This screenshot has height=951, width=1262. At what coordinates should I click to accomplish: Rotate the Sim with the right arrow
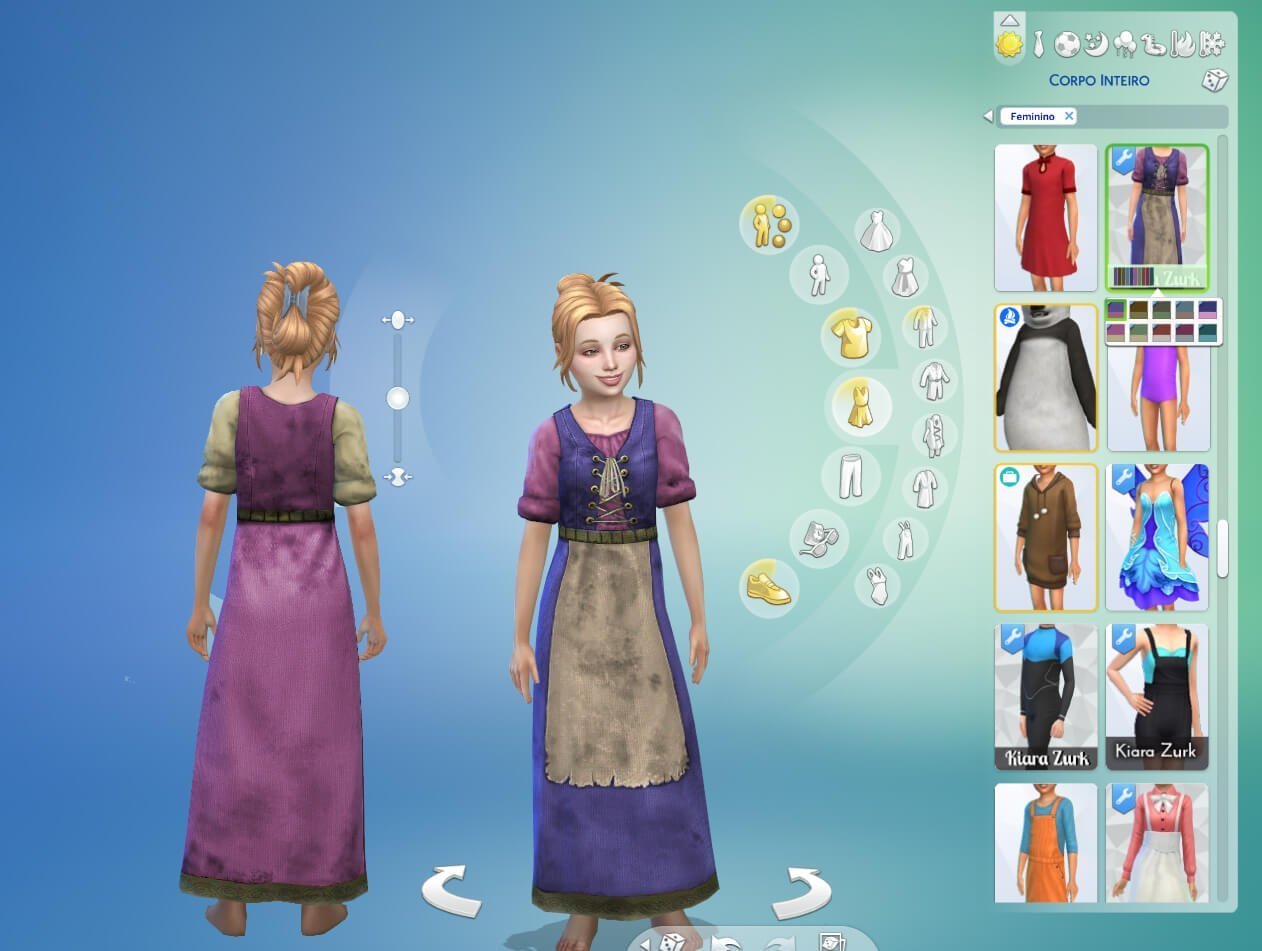tap(802, 891)
